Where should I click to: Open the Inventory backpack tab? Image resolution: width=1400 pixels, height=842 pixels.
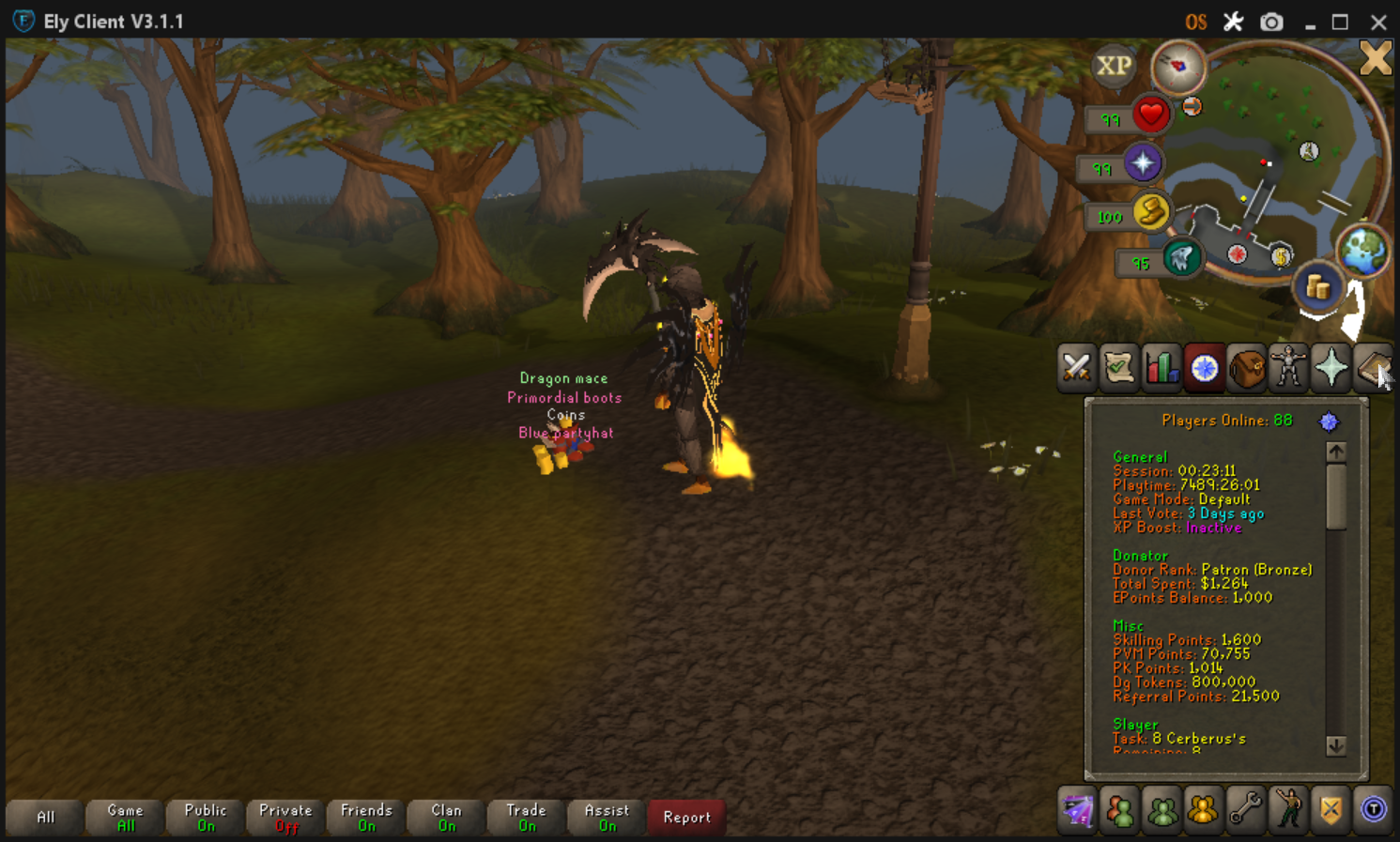pos(1247,367)
